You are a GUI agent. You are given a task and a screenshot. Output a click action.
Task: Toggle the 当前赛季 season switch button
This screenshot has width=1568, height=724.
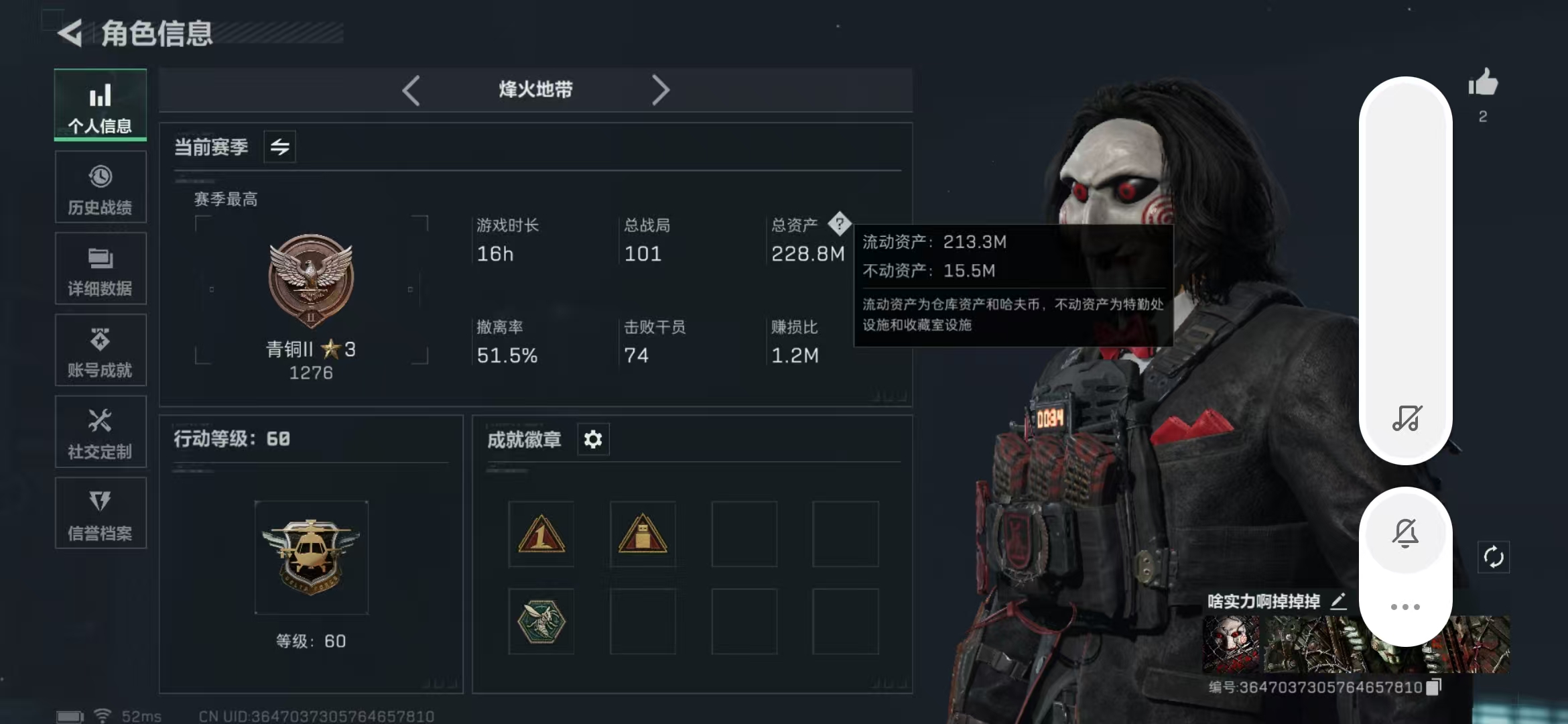coord(280,147)
